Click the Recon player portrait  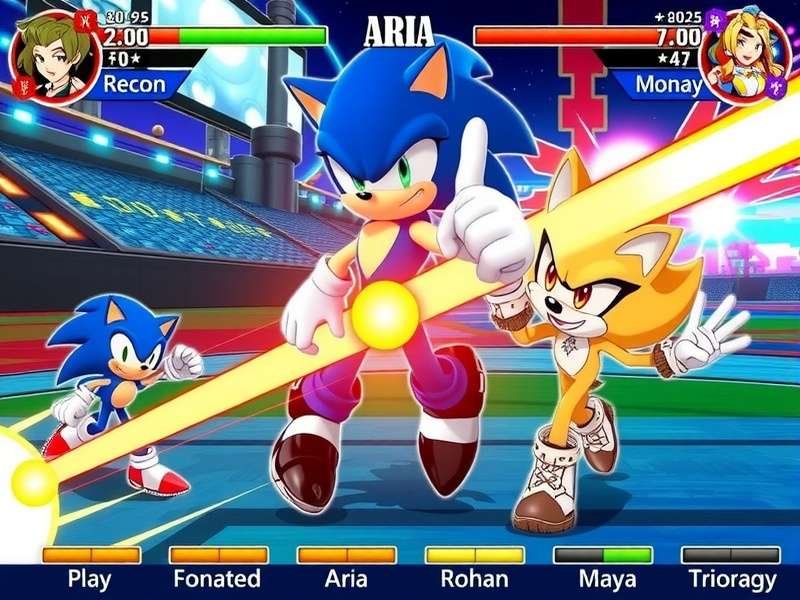coord(52,55)
